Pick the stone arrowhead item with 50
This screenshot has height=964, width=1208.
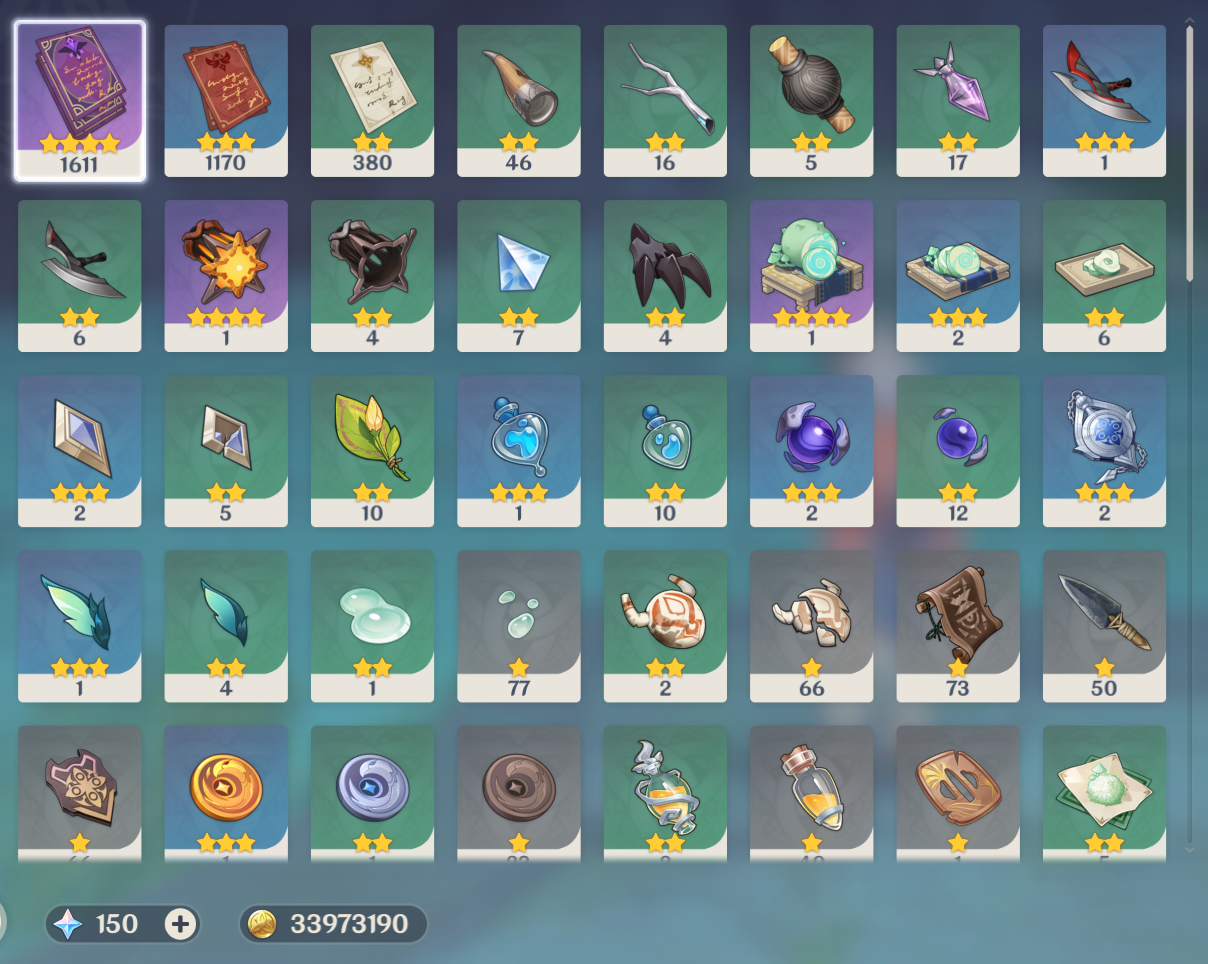(x=1104, y=625)
